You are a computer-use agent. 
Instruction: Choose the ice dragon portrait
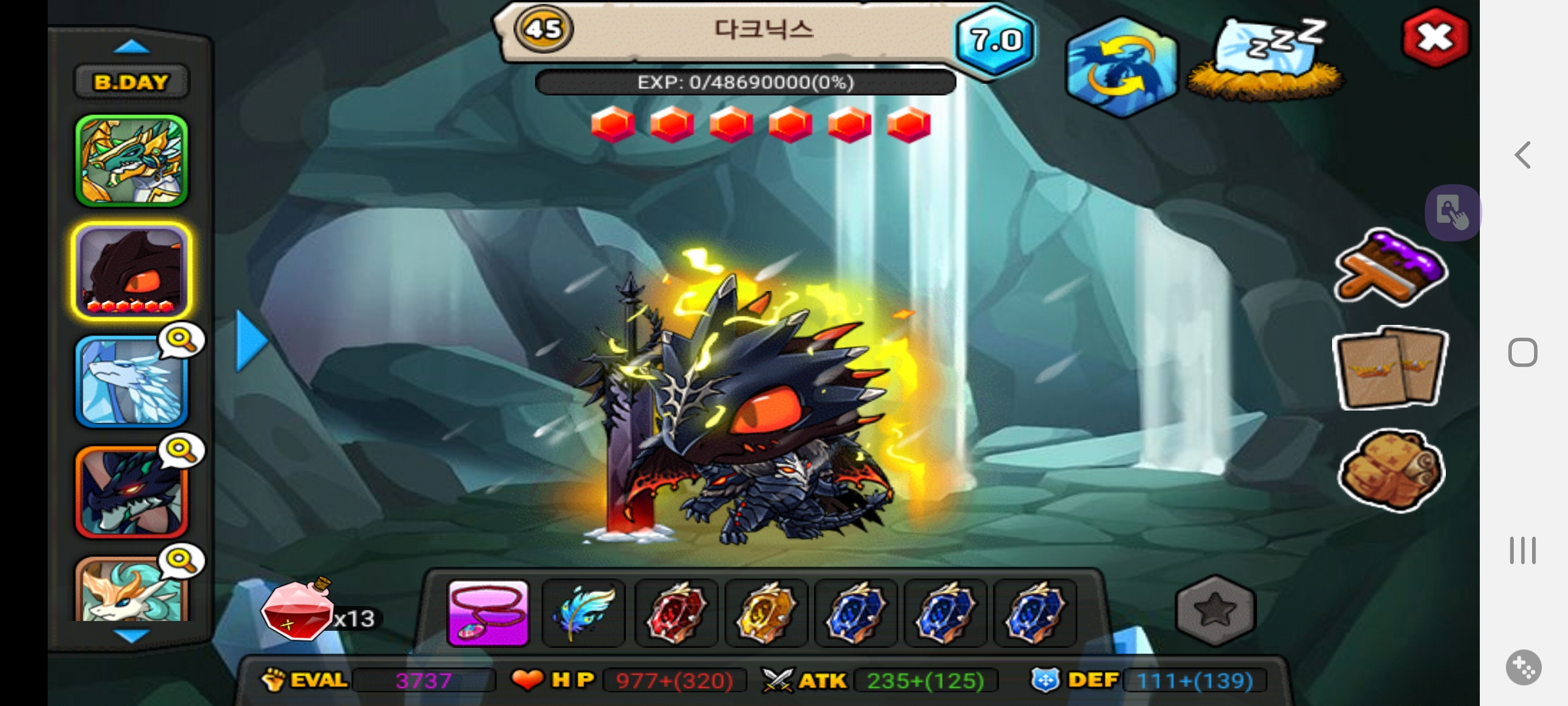[x=131, y=382]
